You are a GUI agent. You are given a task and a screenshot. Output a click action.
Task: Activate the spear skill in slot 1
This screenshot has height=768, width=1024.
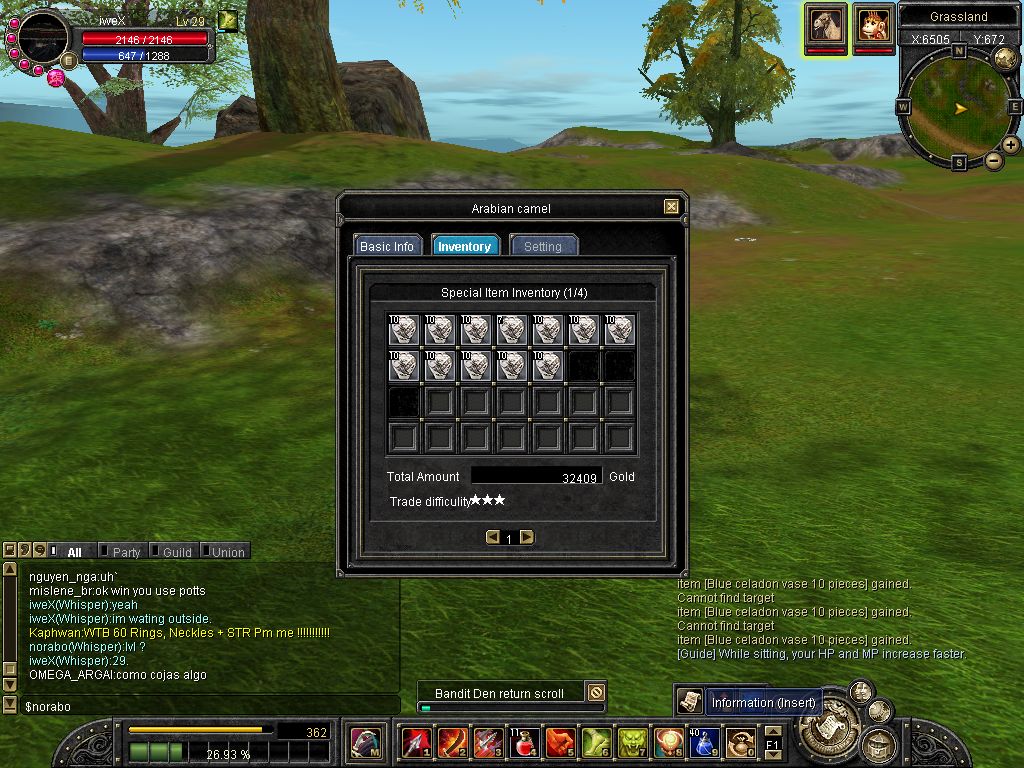pos(416,743)
